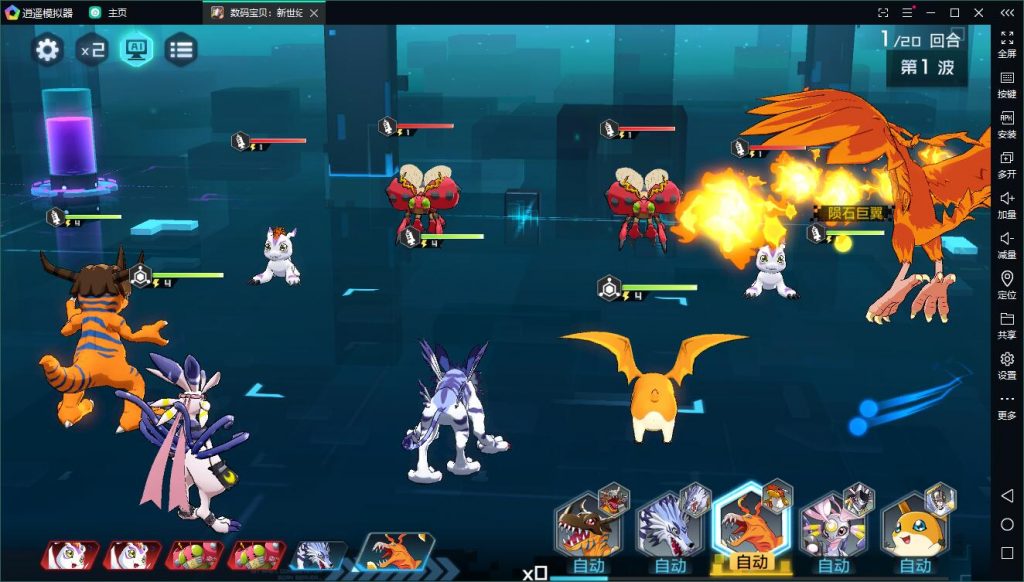Close the 数码宝贝 game tab
1024x582 pixels.
(x=314, y=13)
